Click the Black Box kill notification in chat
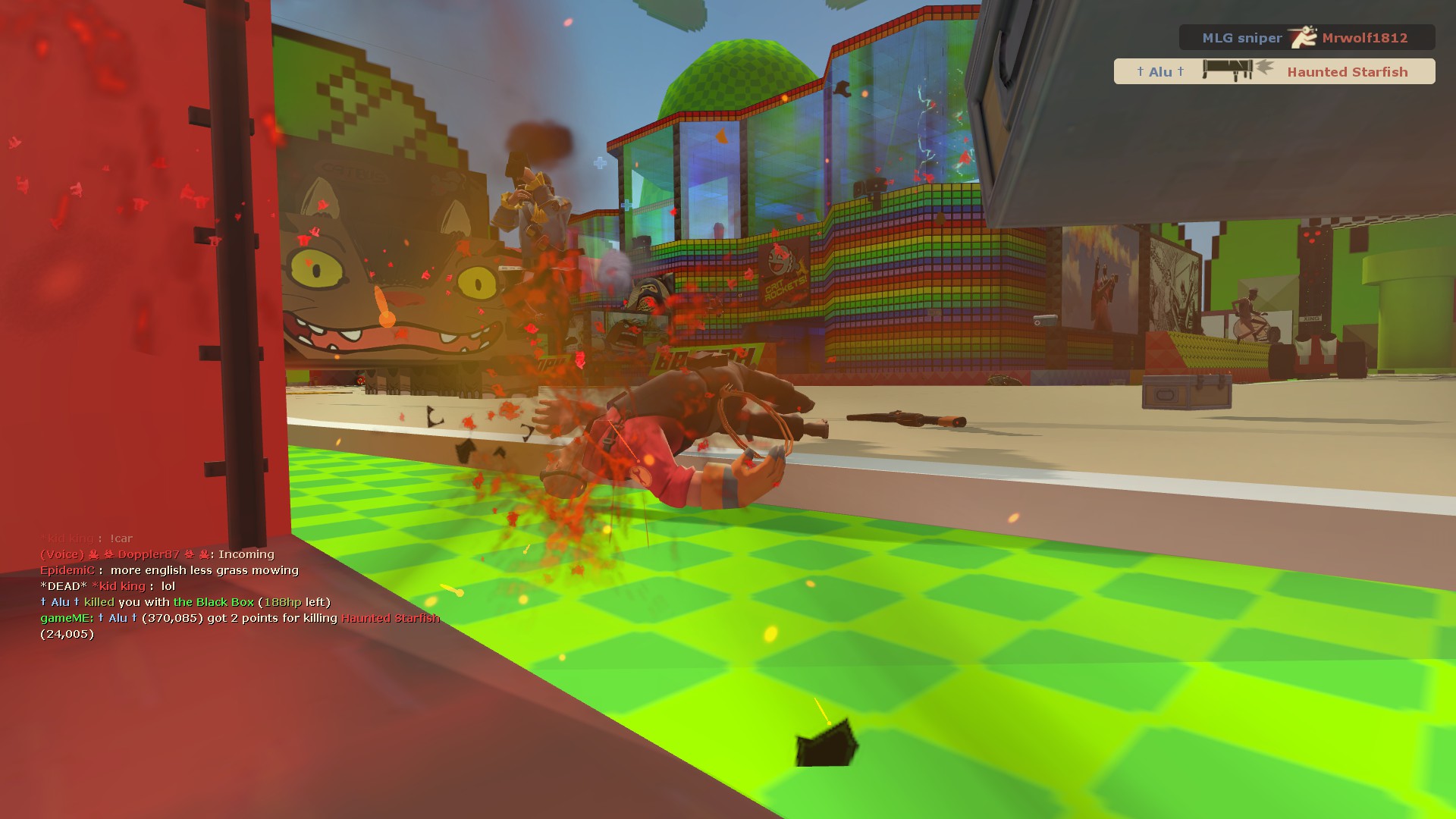1456x819 pixels. [x=185, y=602]
